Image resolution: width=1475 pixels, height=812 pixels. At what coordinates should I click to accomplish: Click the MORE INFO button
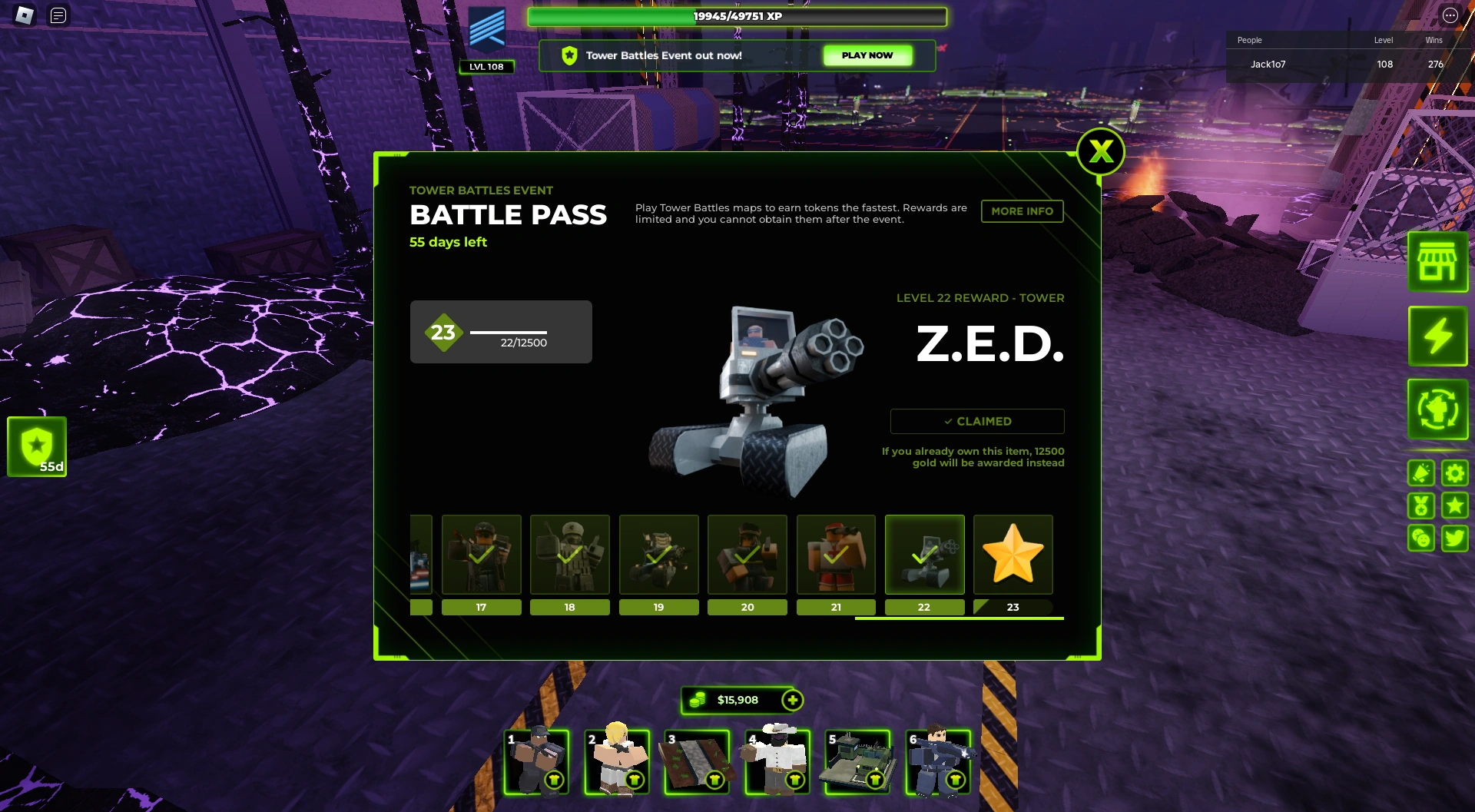pos(1022,211)
